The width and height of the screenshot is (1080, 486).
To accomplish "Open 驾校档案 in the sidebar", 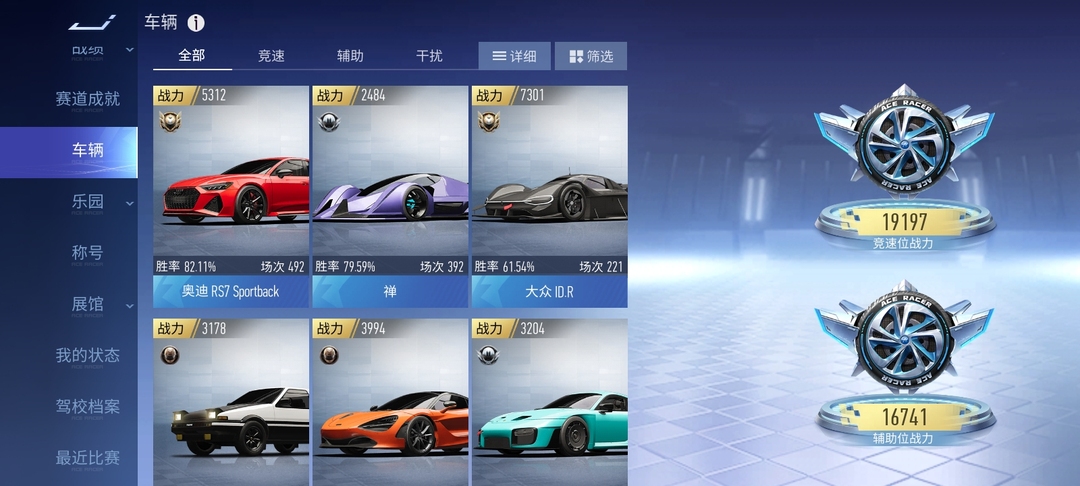I will 87,406.
